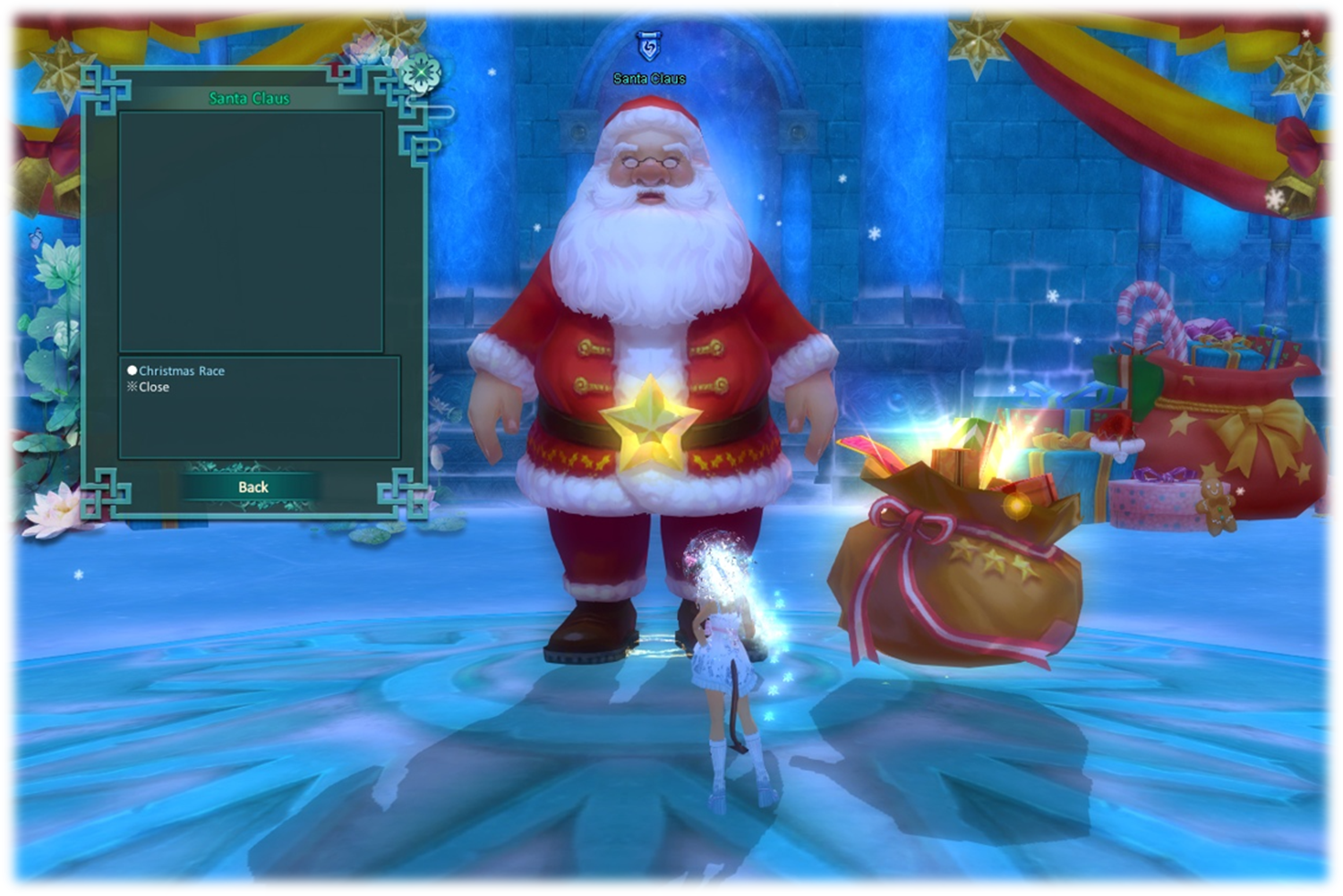Image resolution: width=1343 pixels, height=896 pixels.
Task: Choose the Christmas Race dialog option
Action: tap(182, 370)
